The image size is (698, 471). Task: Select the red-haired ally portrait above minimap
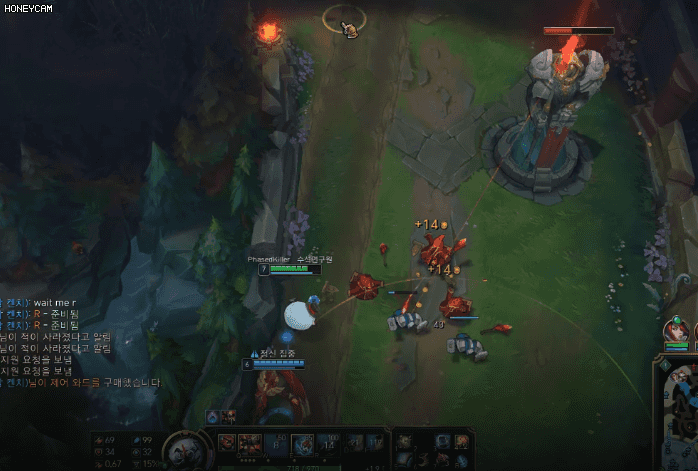pyautogui.click(x=676, y=333)
